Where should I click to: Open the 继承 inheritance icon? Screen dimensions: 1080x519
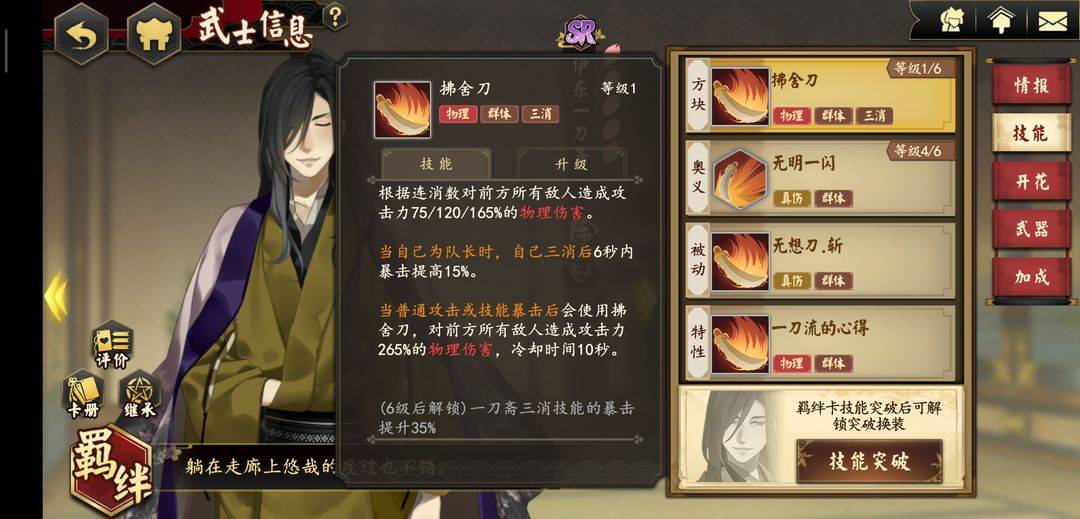tap(138, 396)
